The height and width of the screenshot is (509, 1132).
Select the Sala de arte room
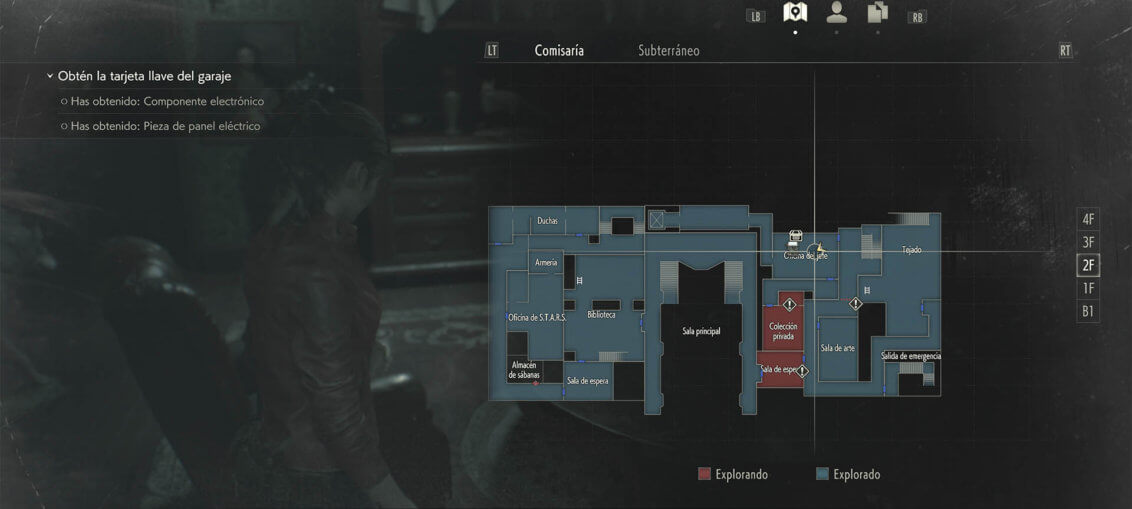[x=837, y=348]
